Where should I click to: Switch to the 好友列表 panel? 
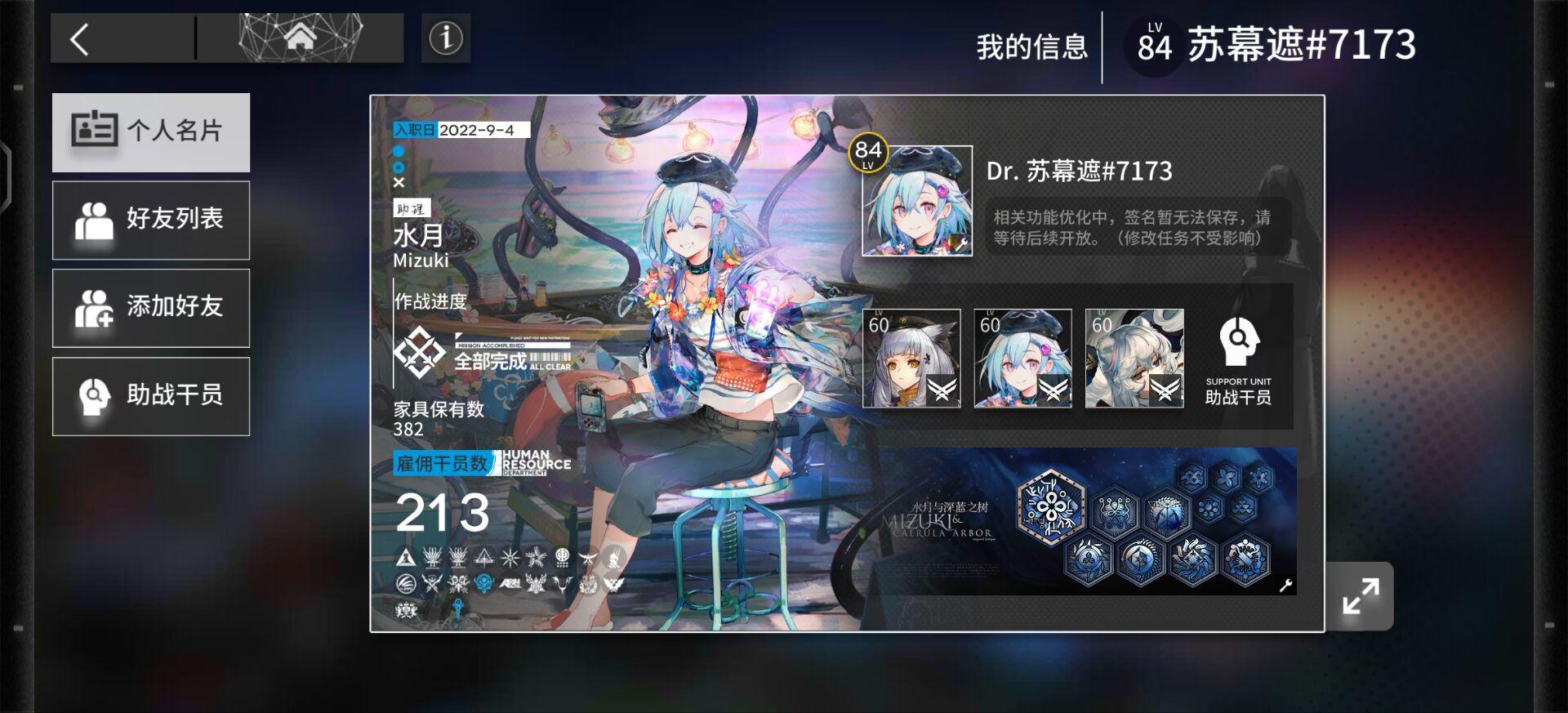150,220
